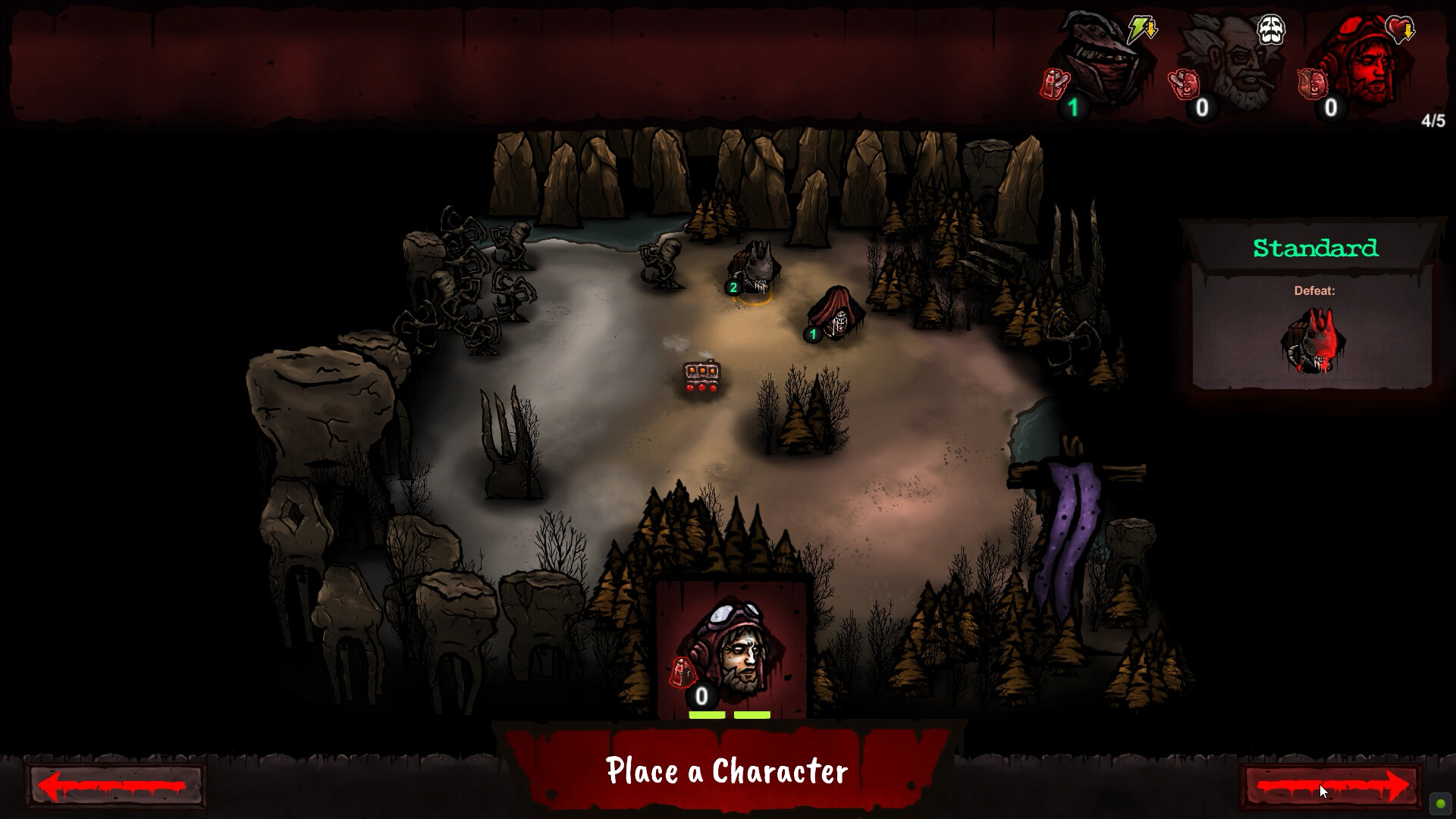Inspect the Defeat target creature icon
This screenshot has width=1456, height=819.
pyautogui.click(x=1313, y=341)
